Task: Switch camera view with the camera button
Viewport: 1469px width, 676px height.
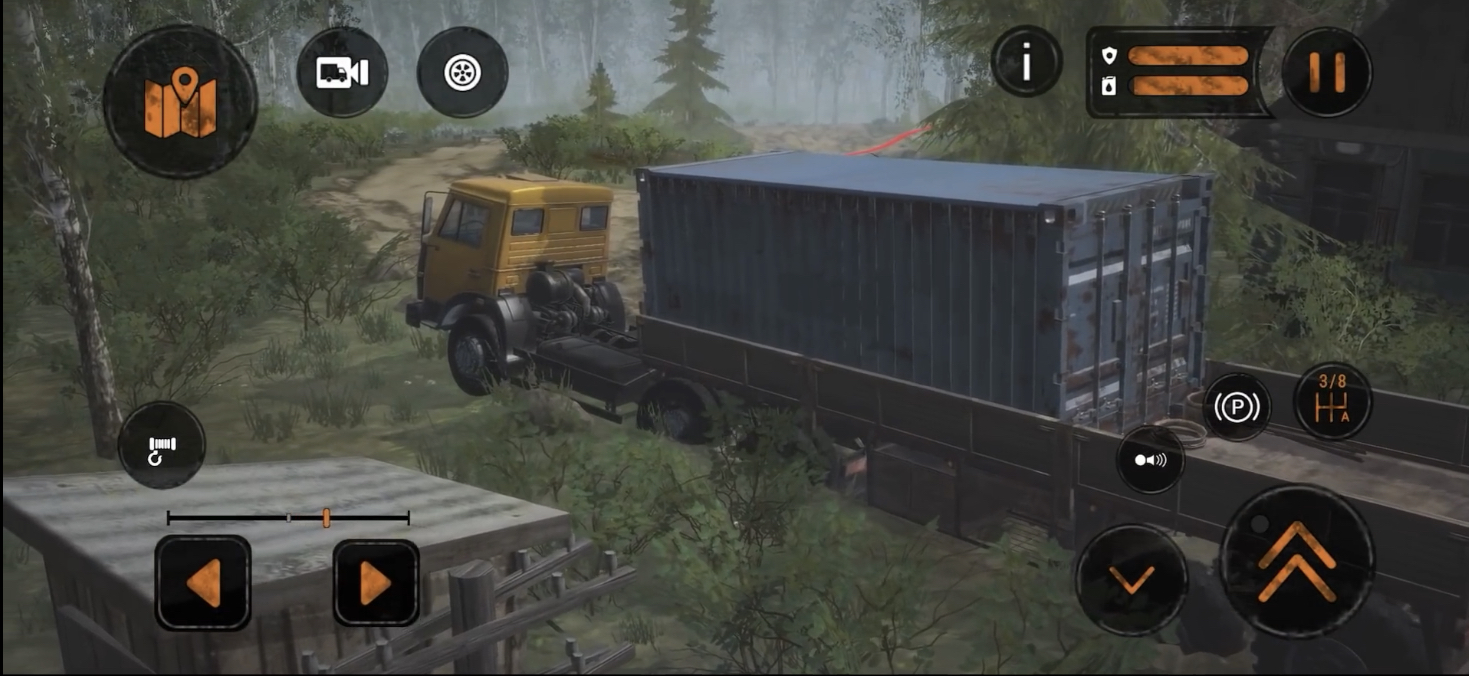Action: click(342, 73)
